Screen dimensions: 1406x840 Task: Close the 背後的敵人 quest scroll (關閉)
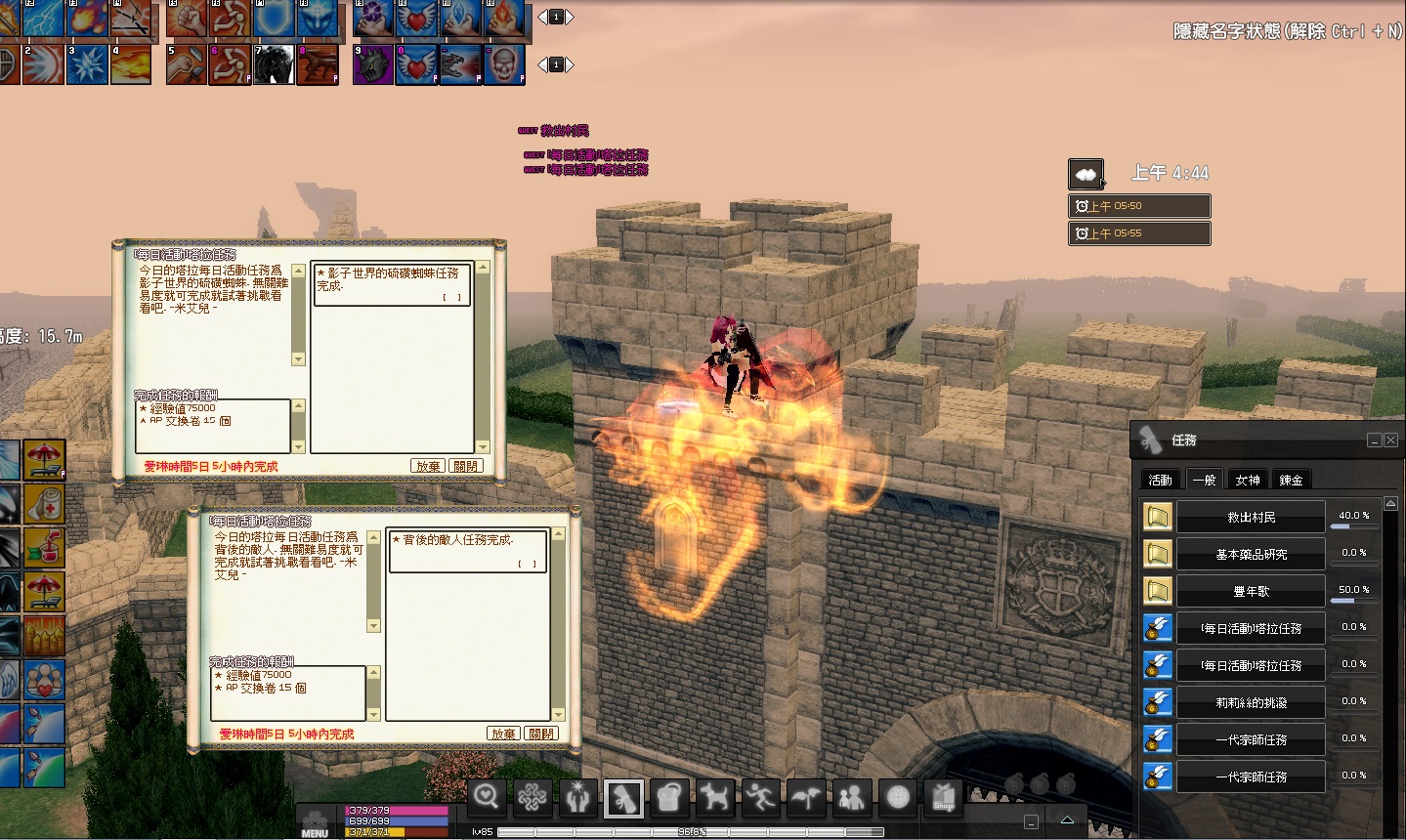pos(540,734)
